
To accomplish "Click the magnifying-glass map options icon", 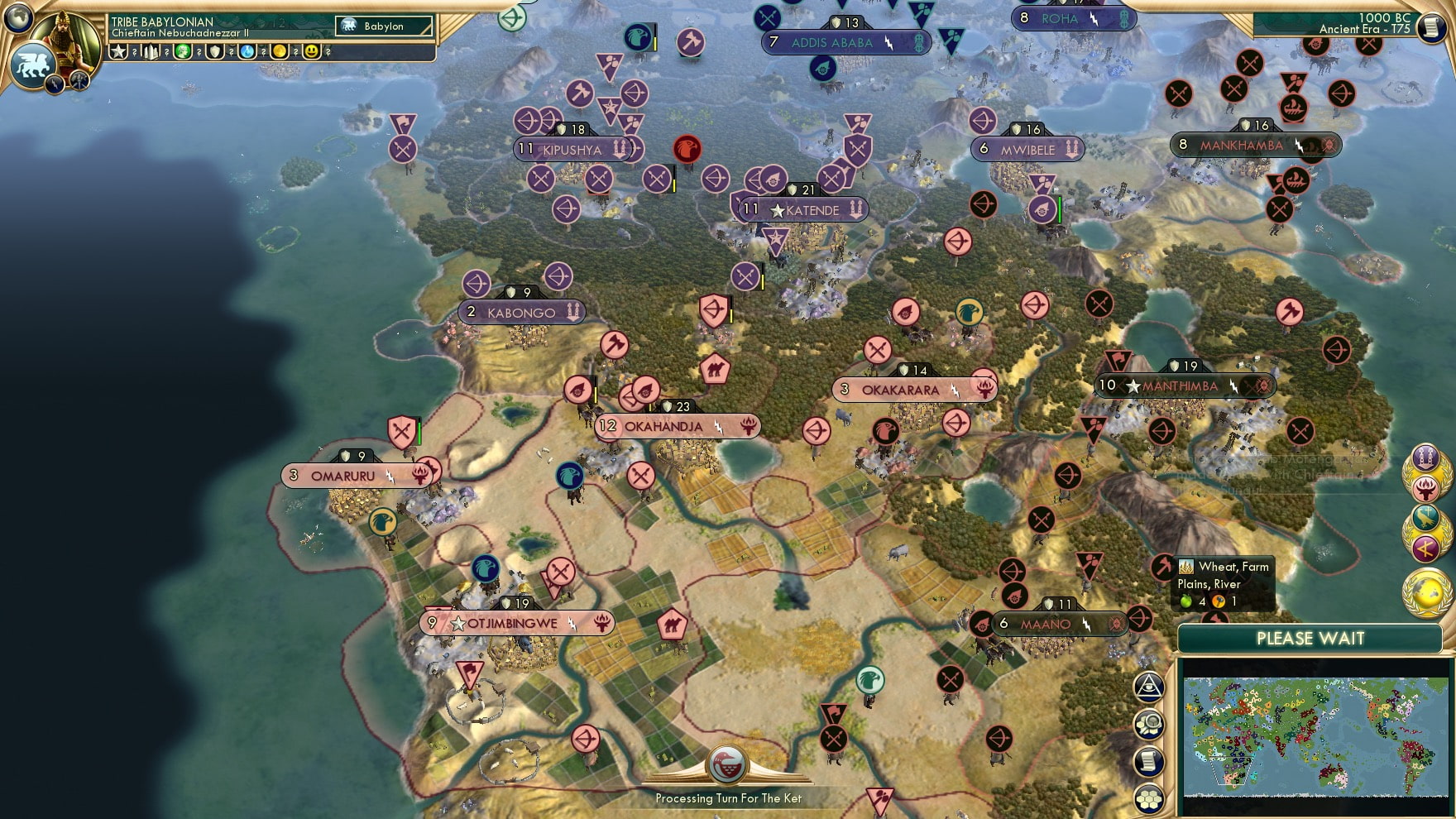I will click(x=1148, y=724).
